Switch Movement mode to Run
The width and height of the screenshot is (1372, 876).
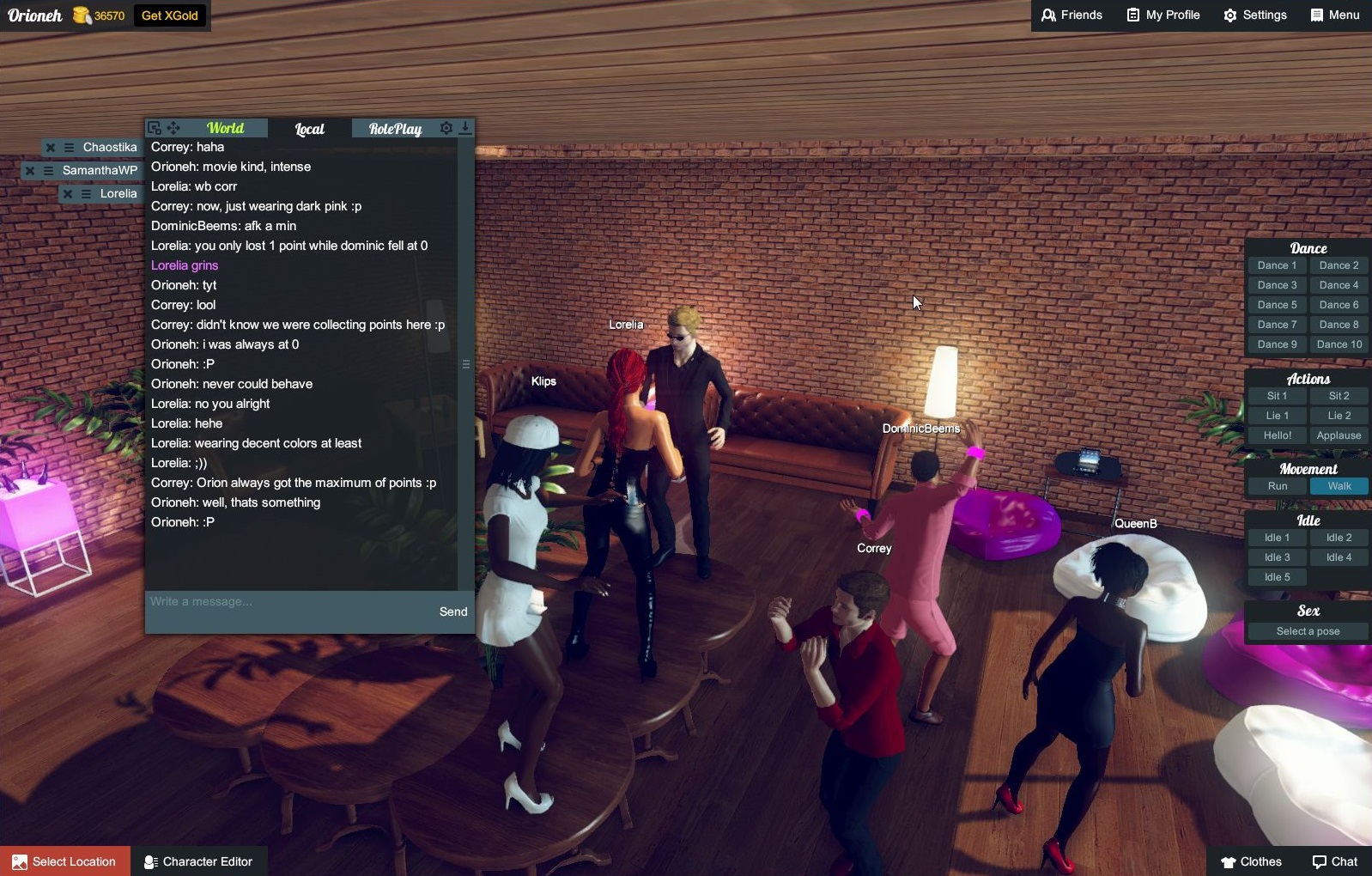pos(1277,485)
